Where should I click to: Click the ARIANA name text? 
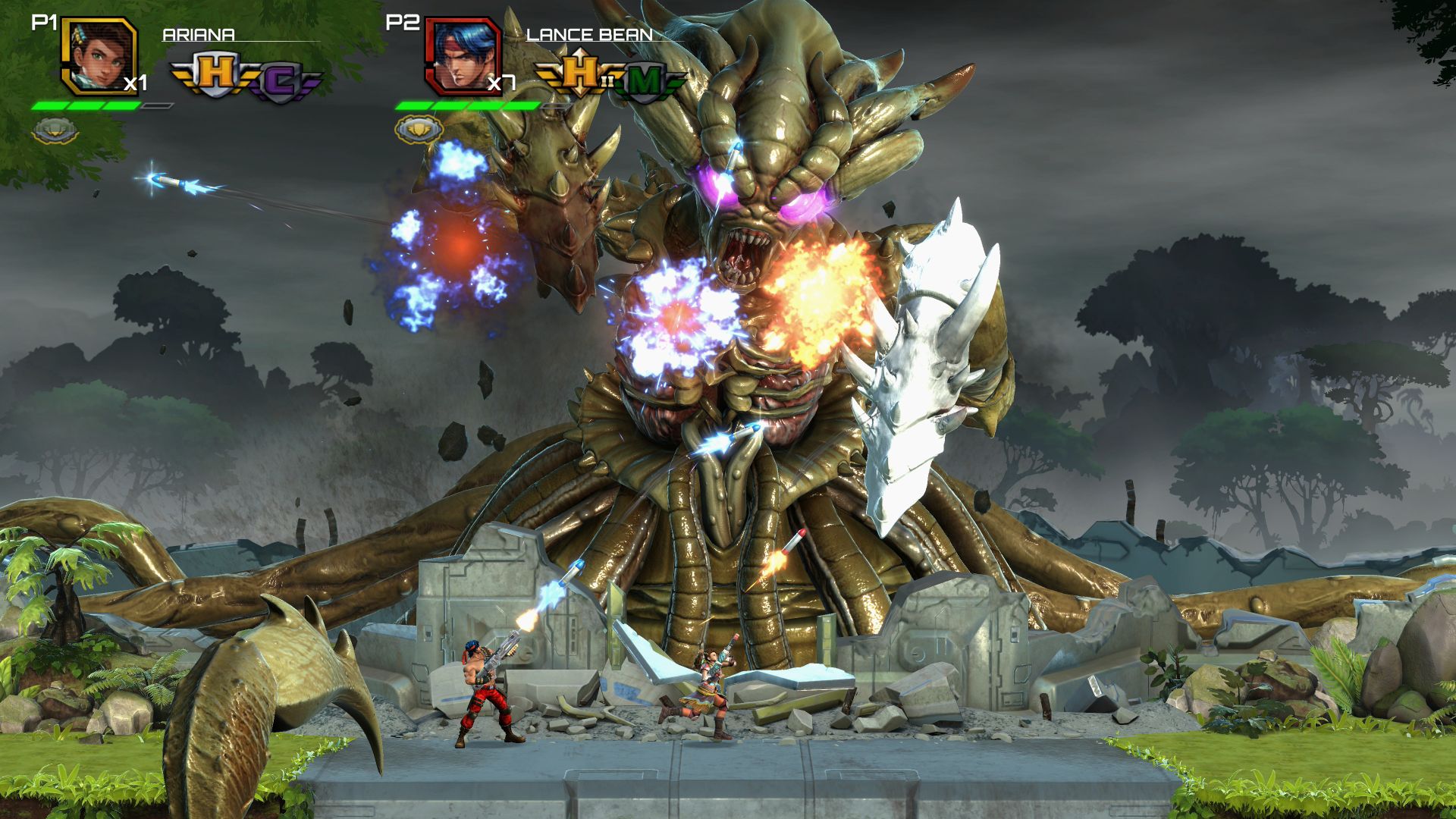click(197, 34)
